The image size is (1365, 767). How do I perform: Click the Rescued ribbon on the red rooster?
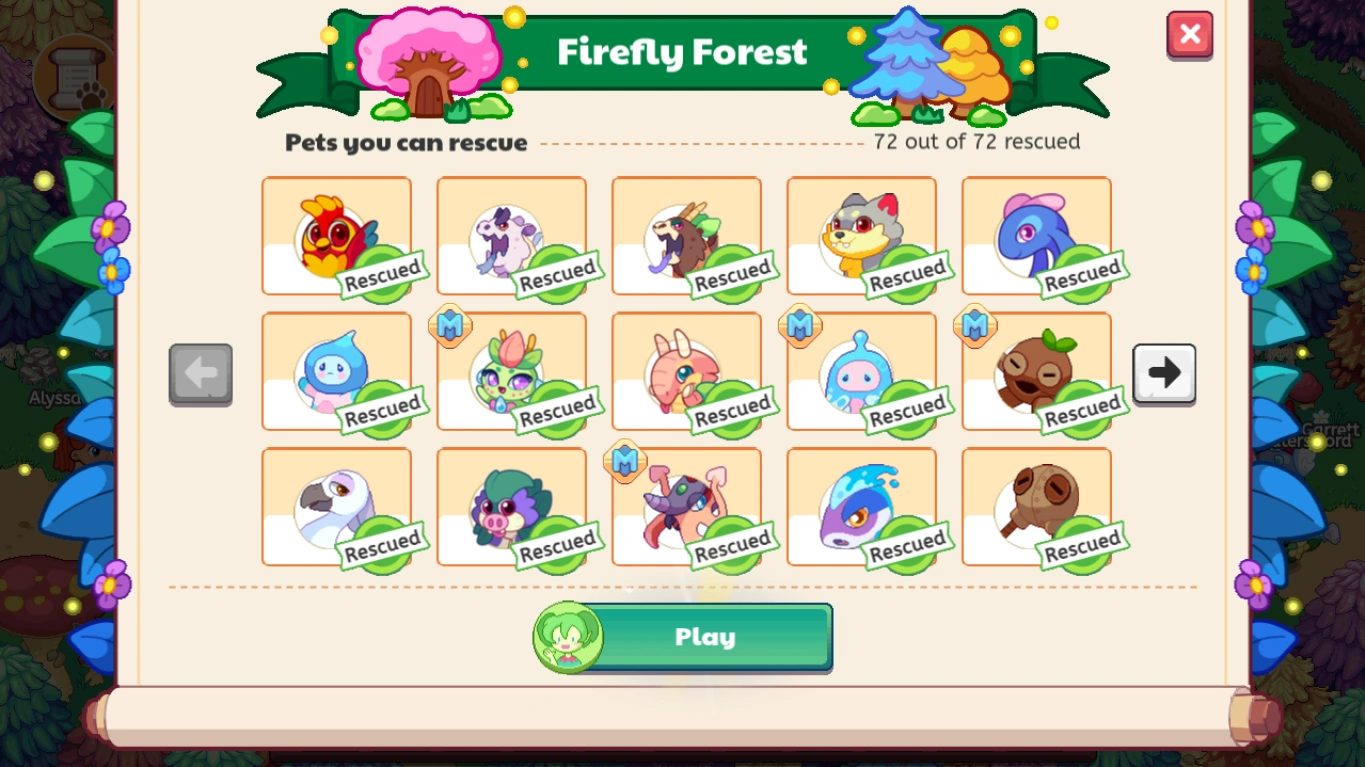pos(383,277)
